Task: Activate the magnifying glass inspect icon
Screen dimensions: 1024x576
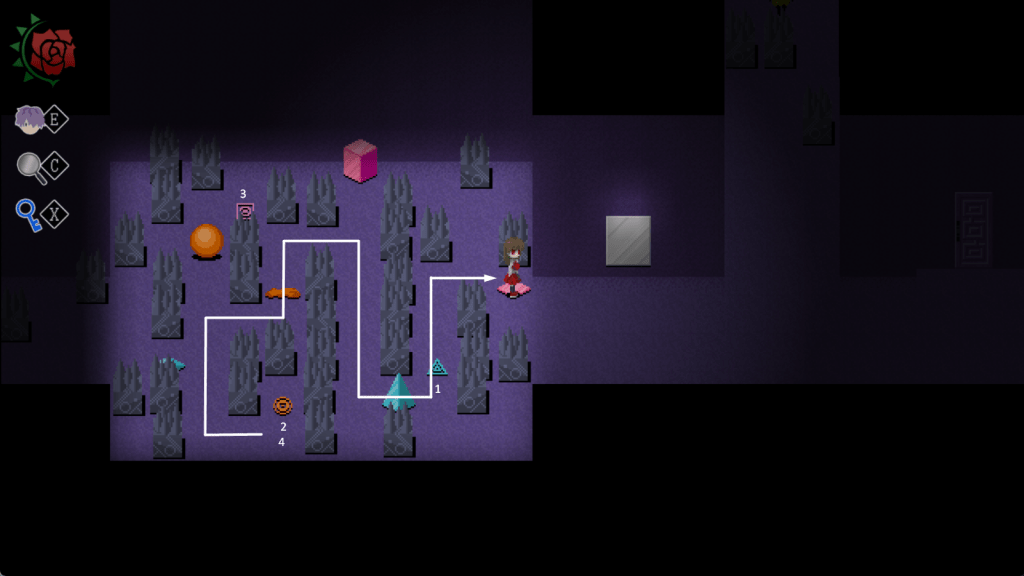Action: tap(32, 167)
